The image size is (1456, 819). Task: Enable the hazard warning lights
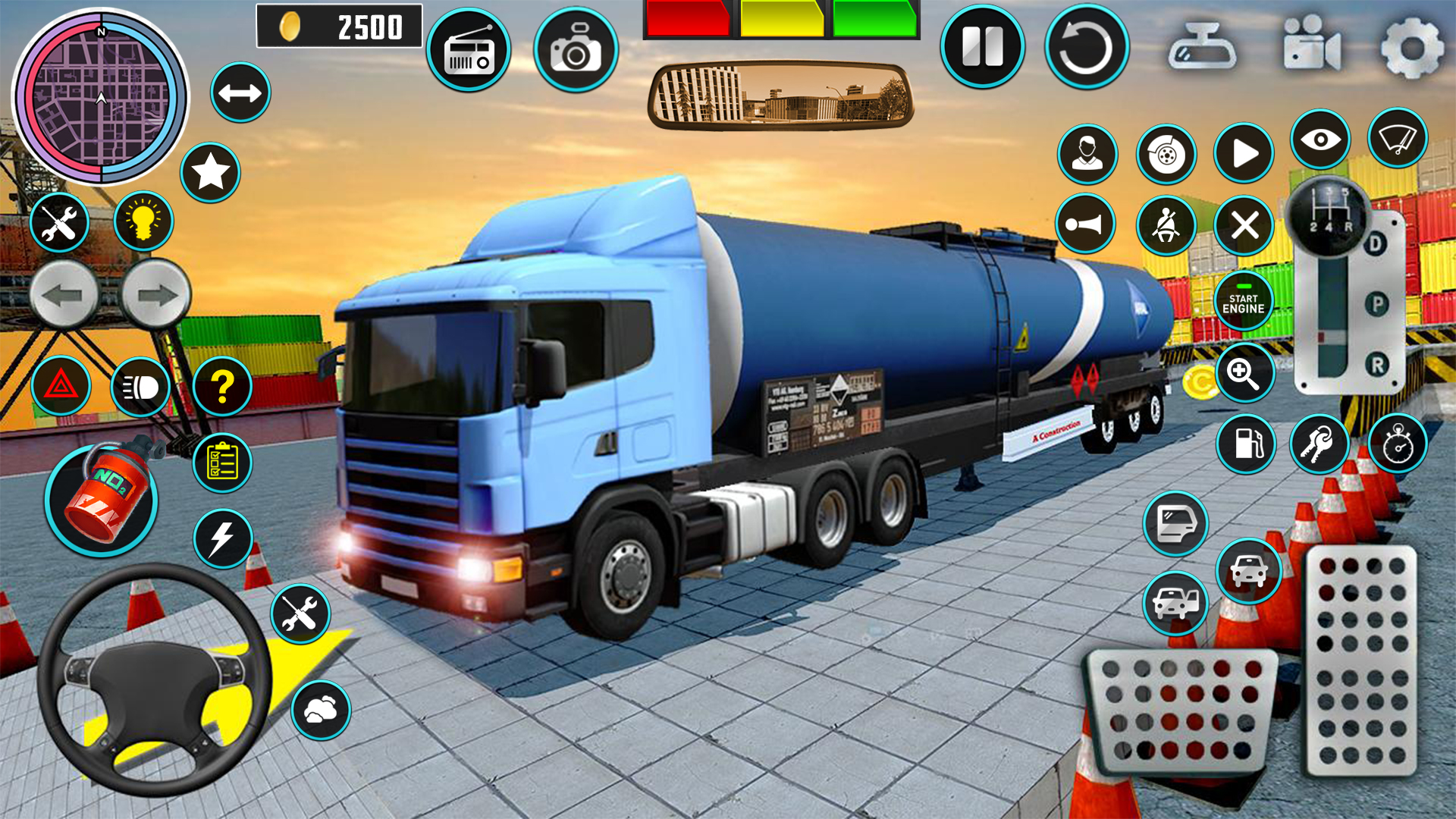tap(61, 387)
